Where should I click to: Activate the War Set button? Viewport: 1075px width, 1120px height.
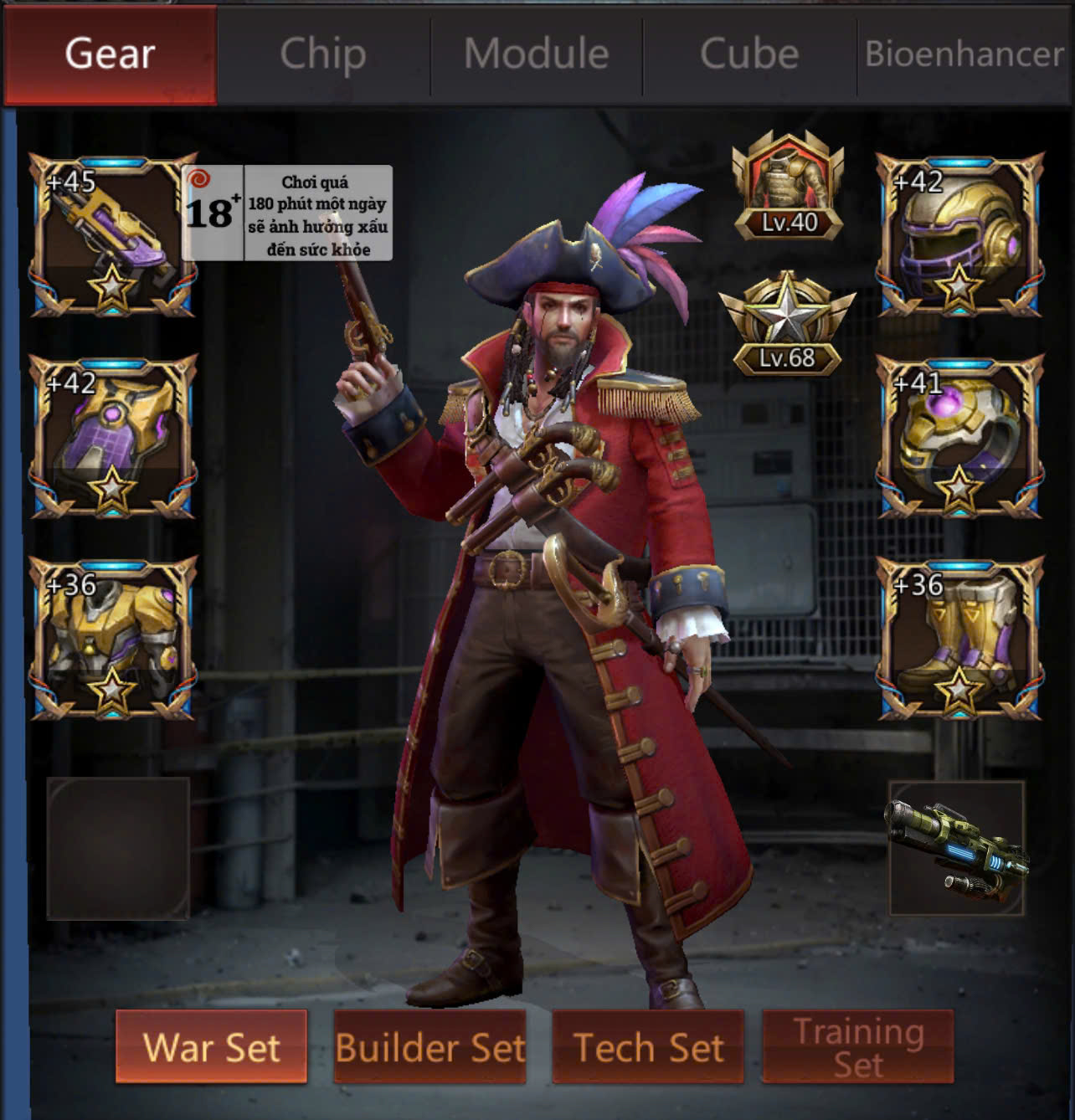coord(211,1046)
